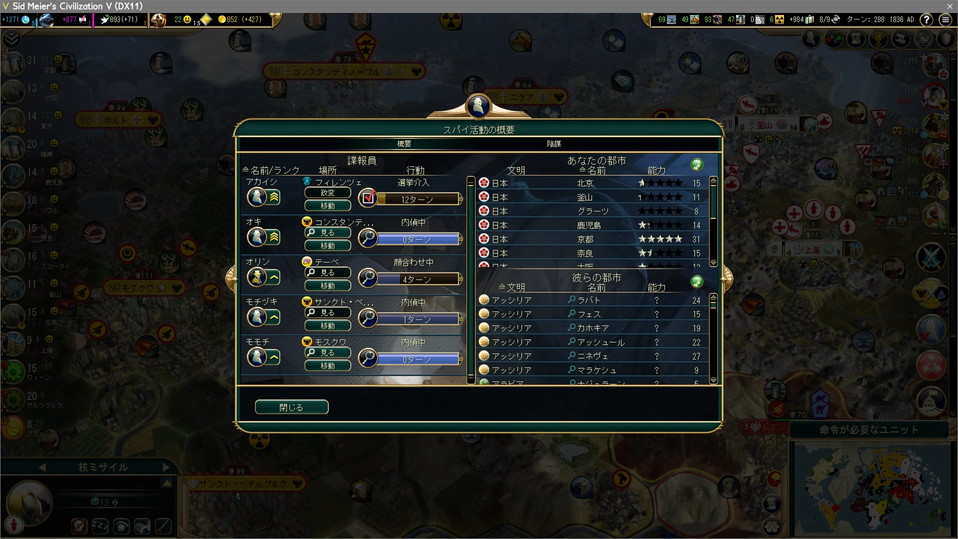Move spy アカイシ with 移動 button

click(x=328, y=205)
